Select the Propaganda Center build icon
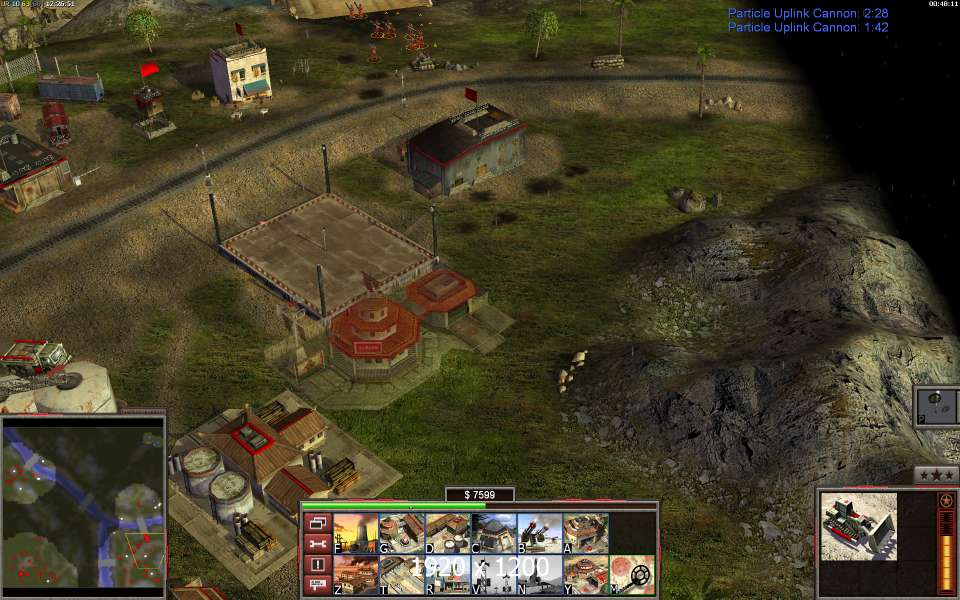Screen dimensions: 960x600 click(x=584, y=575)
